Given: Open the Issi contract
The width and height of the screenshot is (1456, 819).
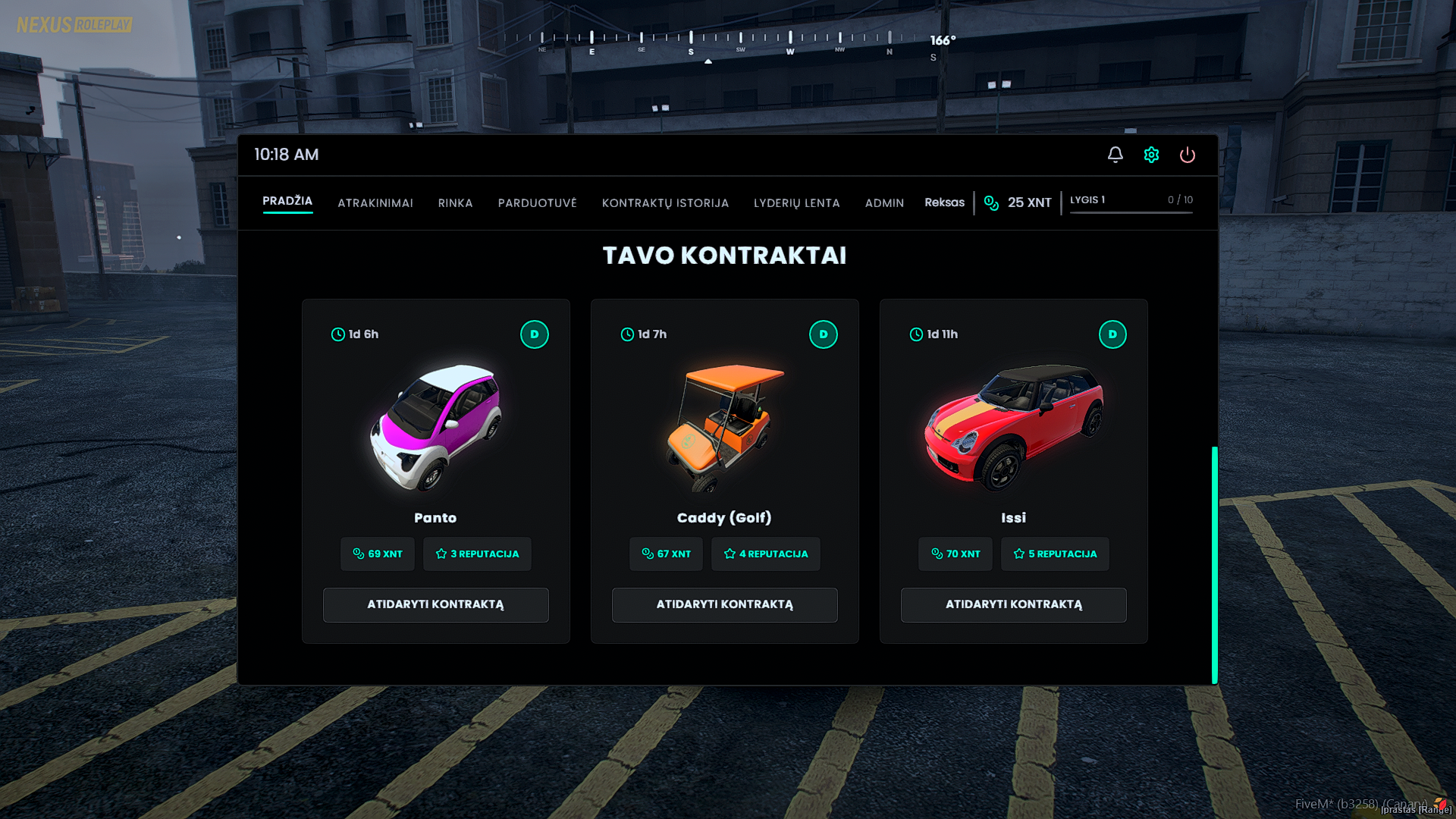Looking at the screenshot, I should (x=1013, y=604).
